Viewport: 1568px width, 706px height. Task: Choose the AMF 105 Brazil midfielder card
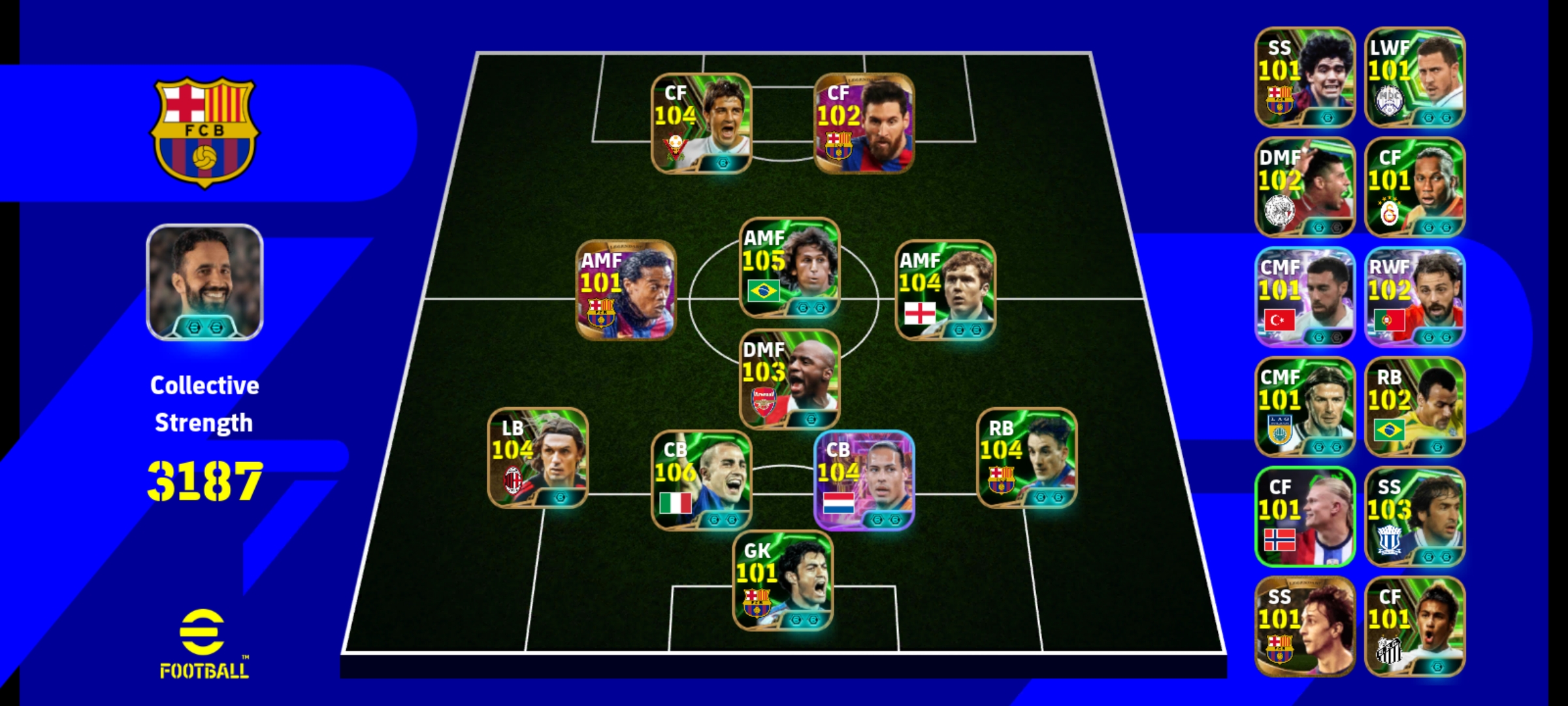pyautogui.click(x=789, y=267)
